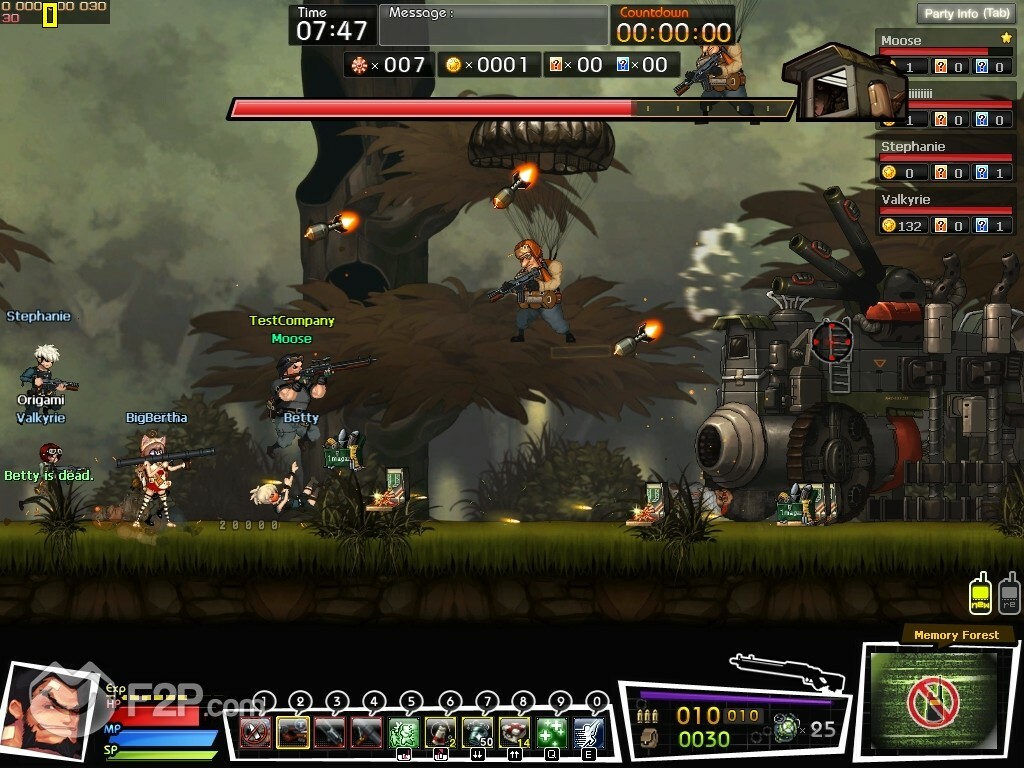
Task: Click the Message chat box
Action: tap(493, 26)
